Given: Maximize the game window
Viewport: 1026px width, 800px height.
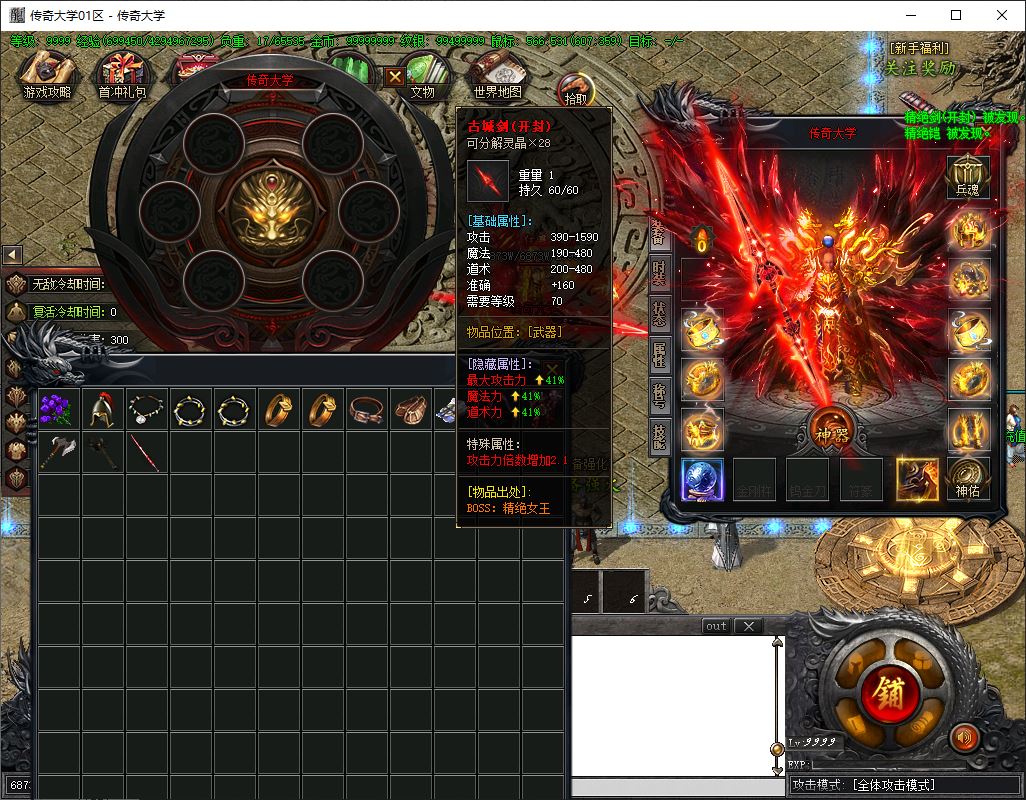Looking at the screenshot, I should (x=956, y=15).
